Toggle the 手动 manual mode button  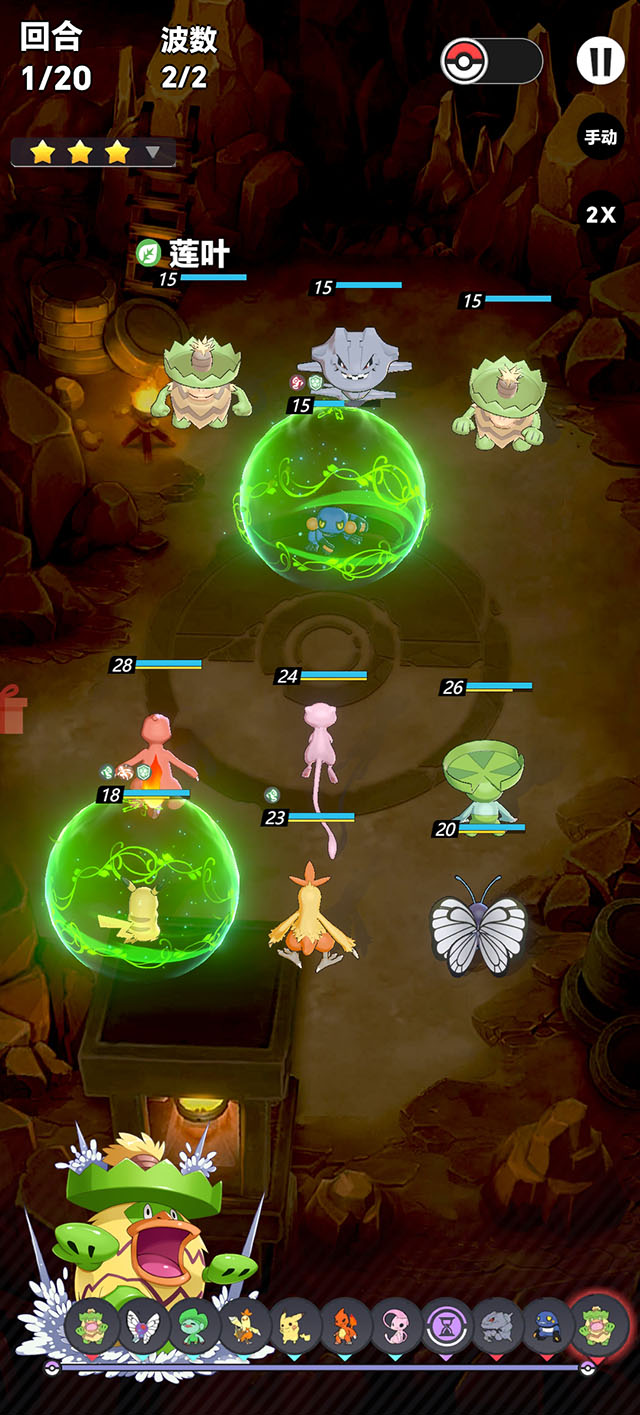601,138
